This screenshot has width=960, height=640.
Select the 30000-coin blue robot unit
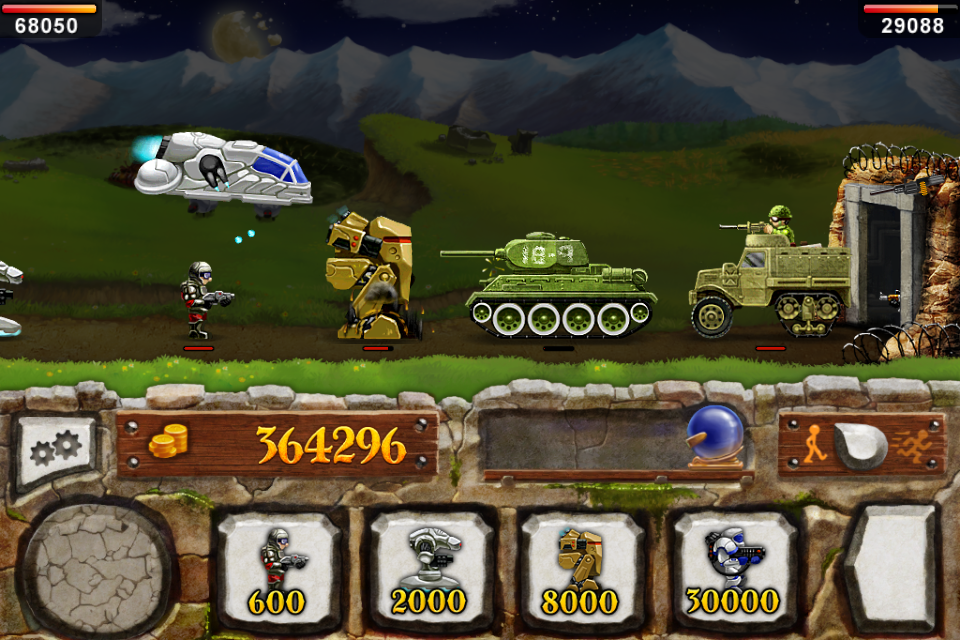(x=733, y=567)
